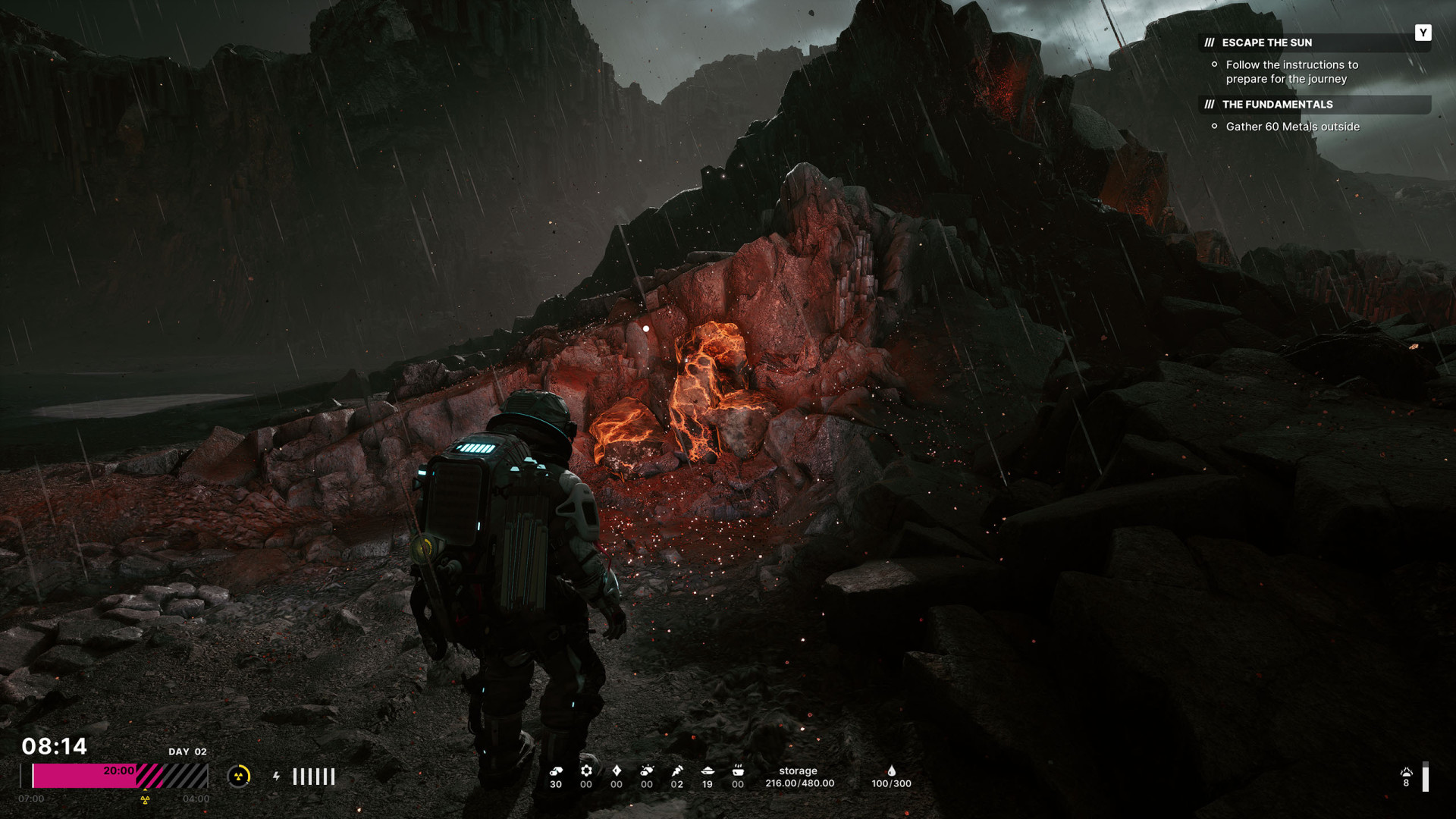This screenshot has width=1456, height=819.
Task: Click the Gather 60 Metals objective
Action: 1292,127
